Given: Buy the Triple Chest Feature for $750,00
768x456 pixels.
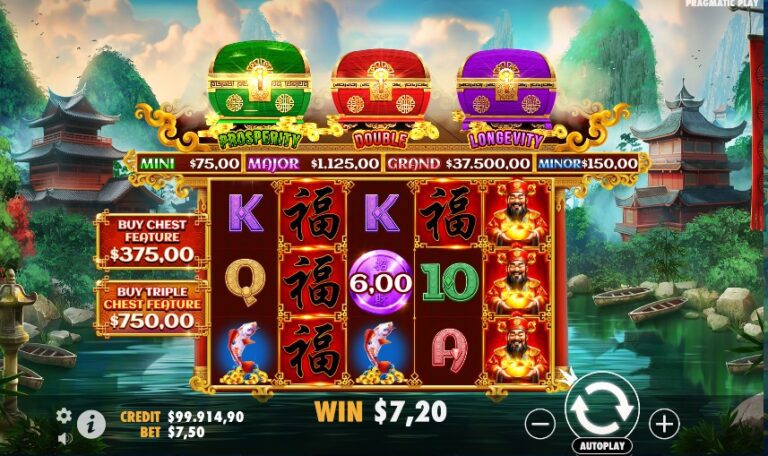Looking at the screenshot, I should [x=152, y=308].
